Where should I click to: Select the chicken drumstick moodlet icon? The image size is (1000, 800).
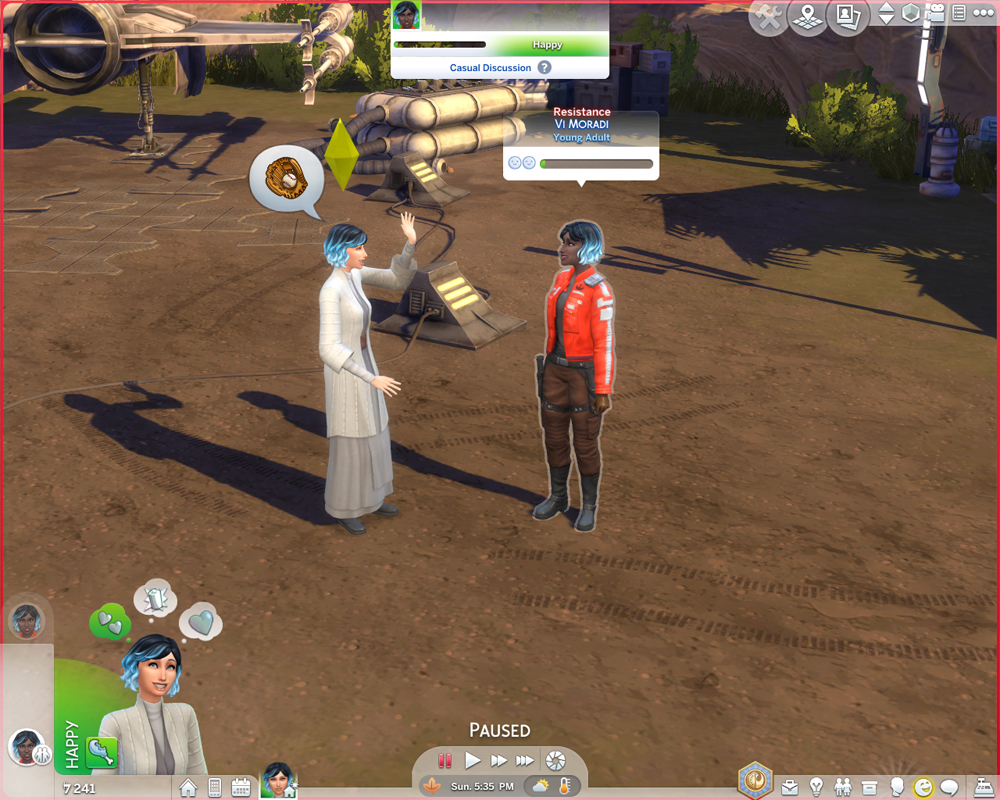101,752
